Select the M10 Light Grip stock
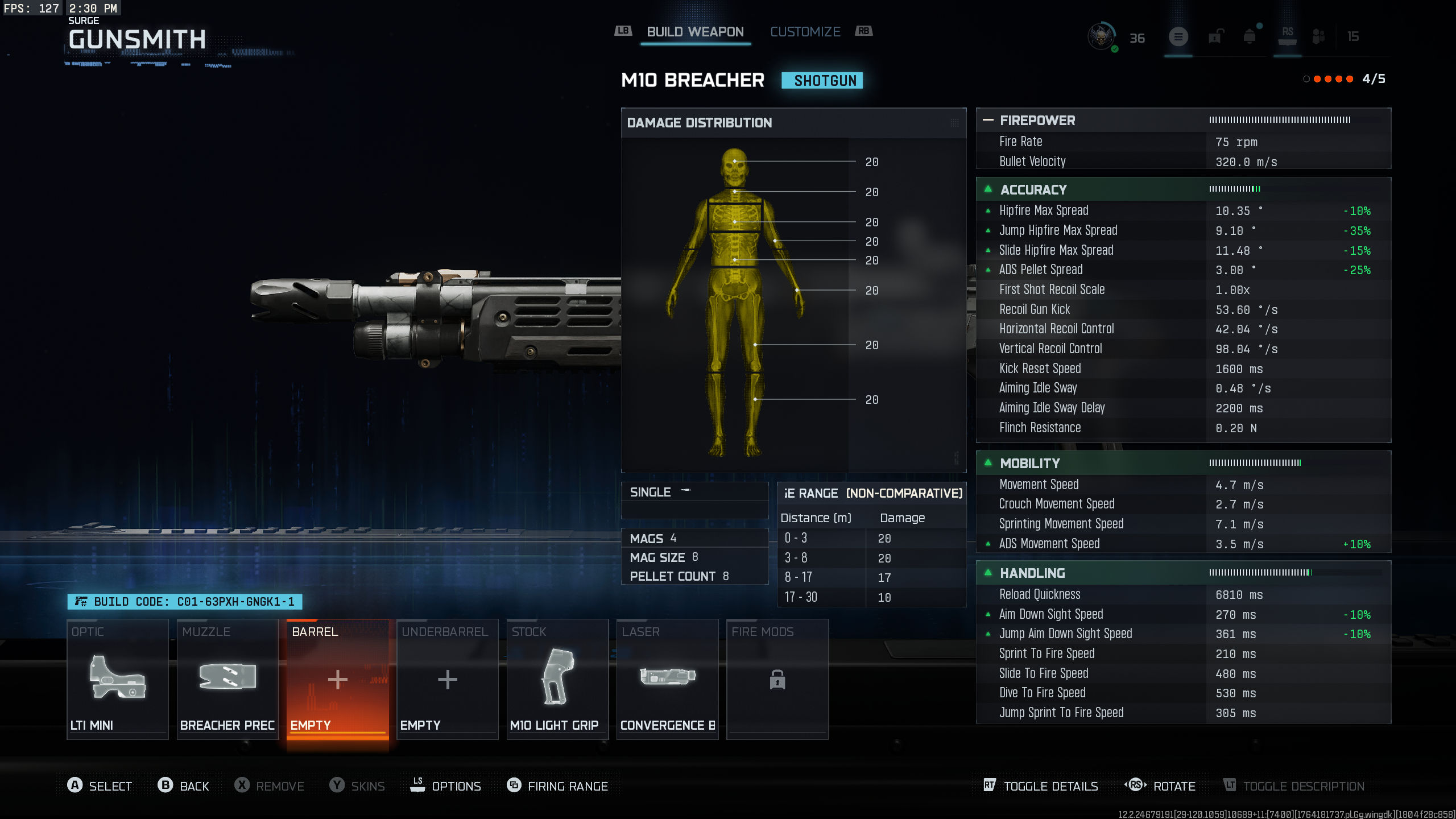This screenshot has height=819, width=1456. pos(557,680)
